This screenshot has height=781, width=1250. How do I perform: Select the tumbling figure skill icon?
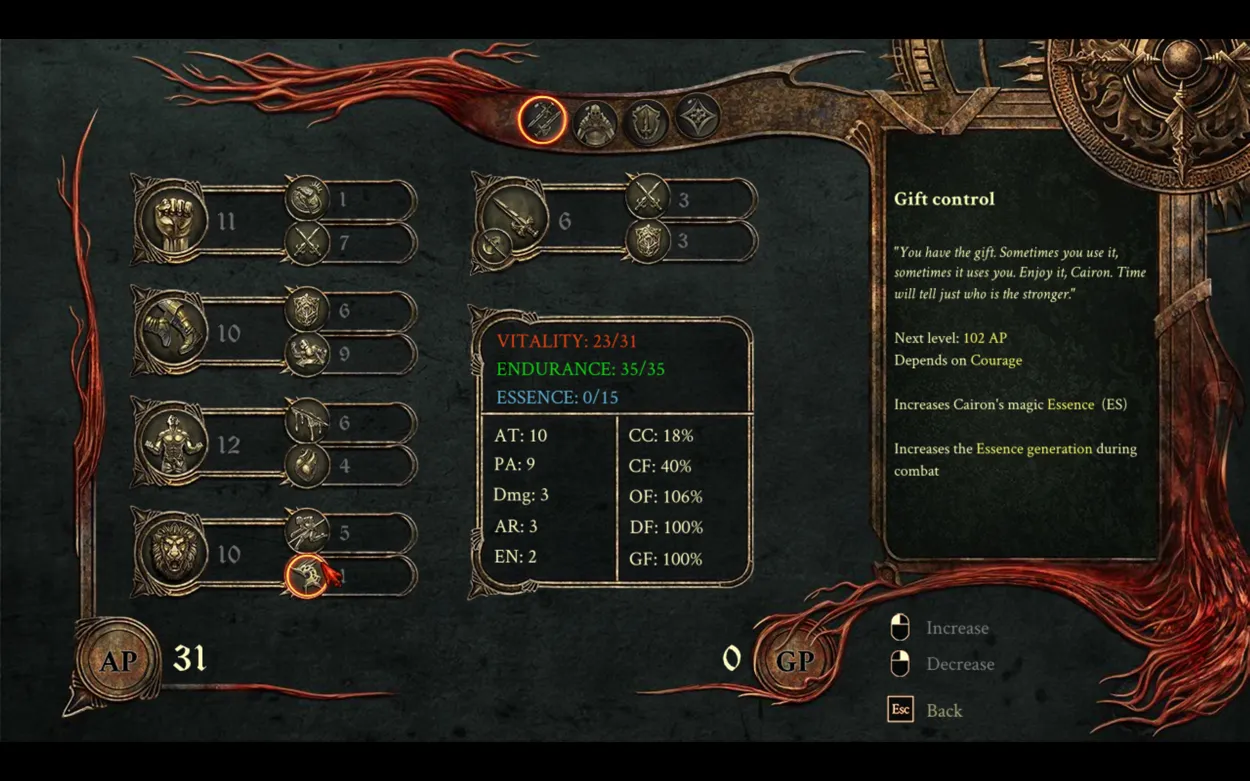(307, 354)
